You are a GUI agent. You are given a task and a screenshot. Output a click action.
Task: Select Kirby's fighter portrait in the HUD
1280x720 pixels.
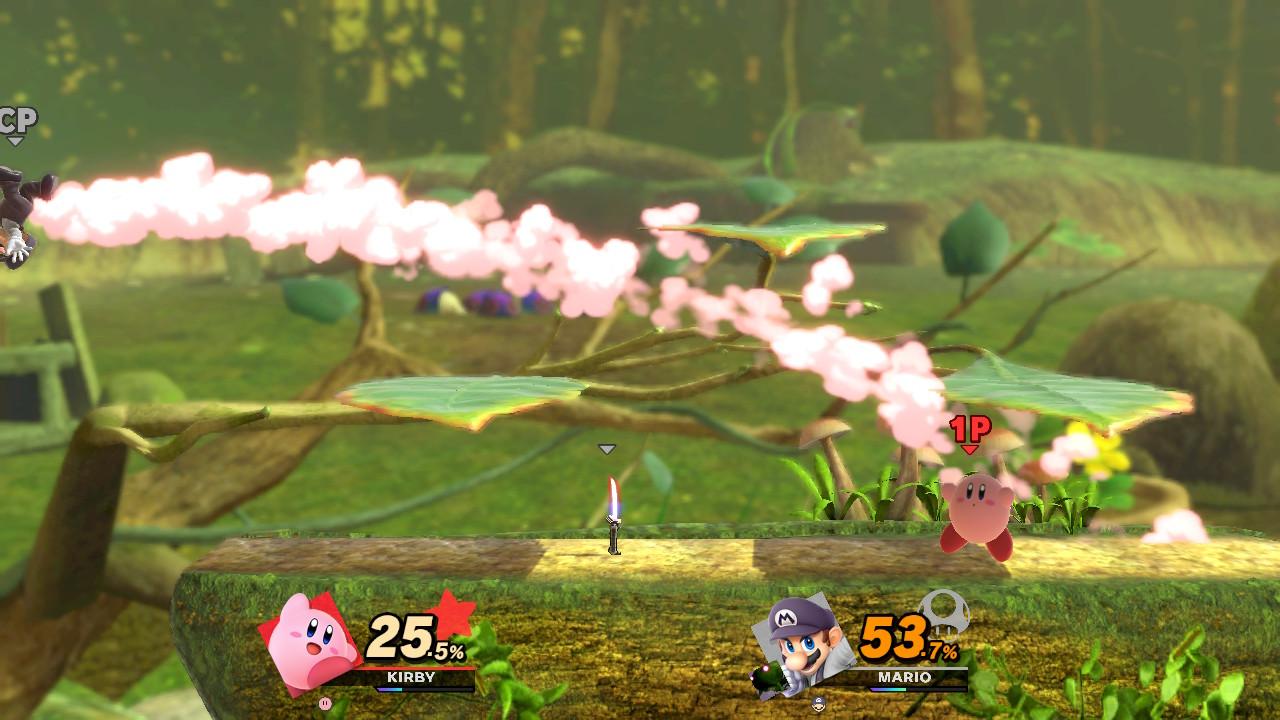pos(311,641)
